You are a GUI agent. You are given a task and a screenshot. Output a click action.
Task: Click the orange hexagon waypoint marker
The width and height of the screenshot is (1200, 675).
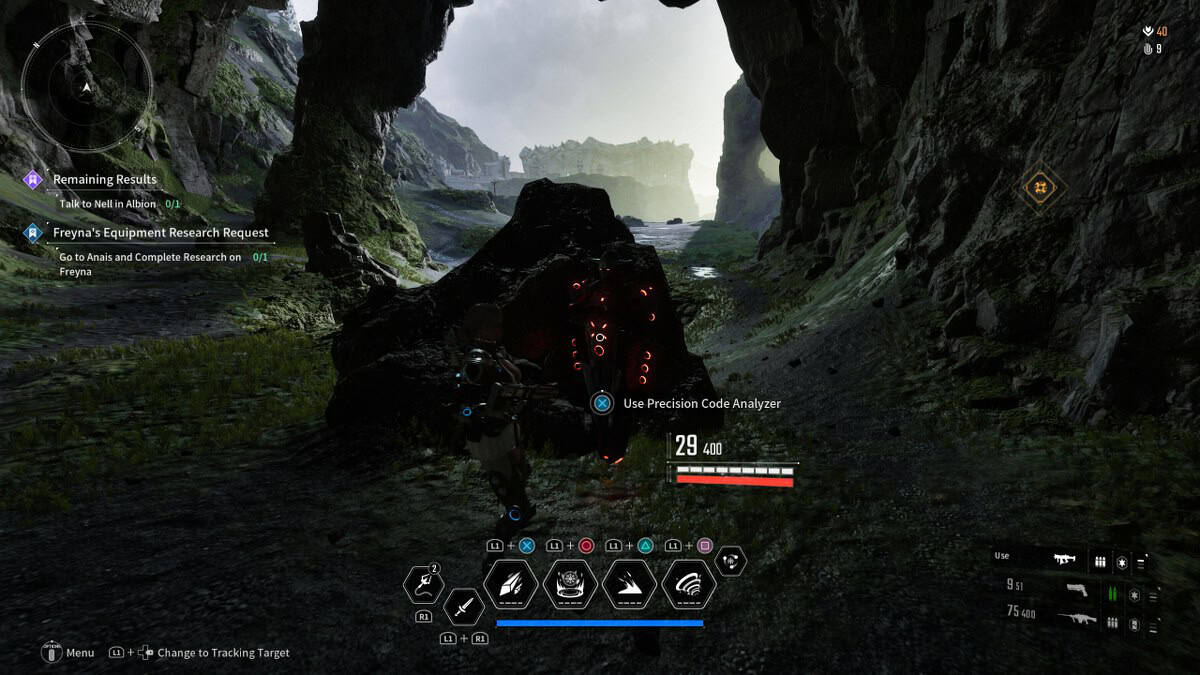1043,187
